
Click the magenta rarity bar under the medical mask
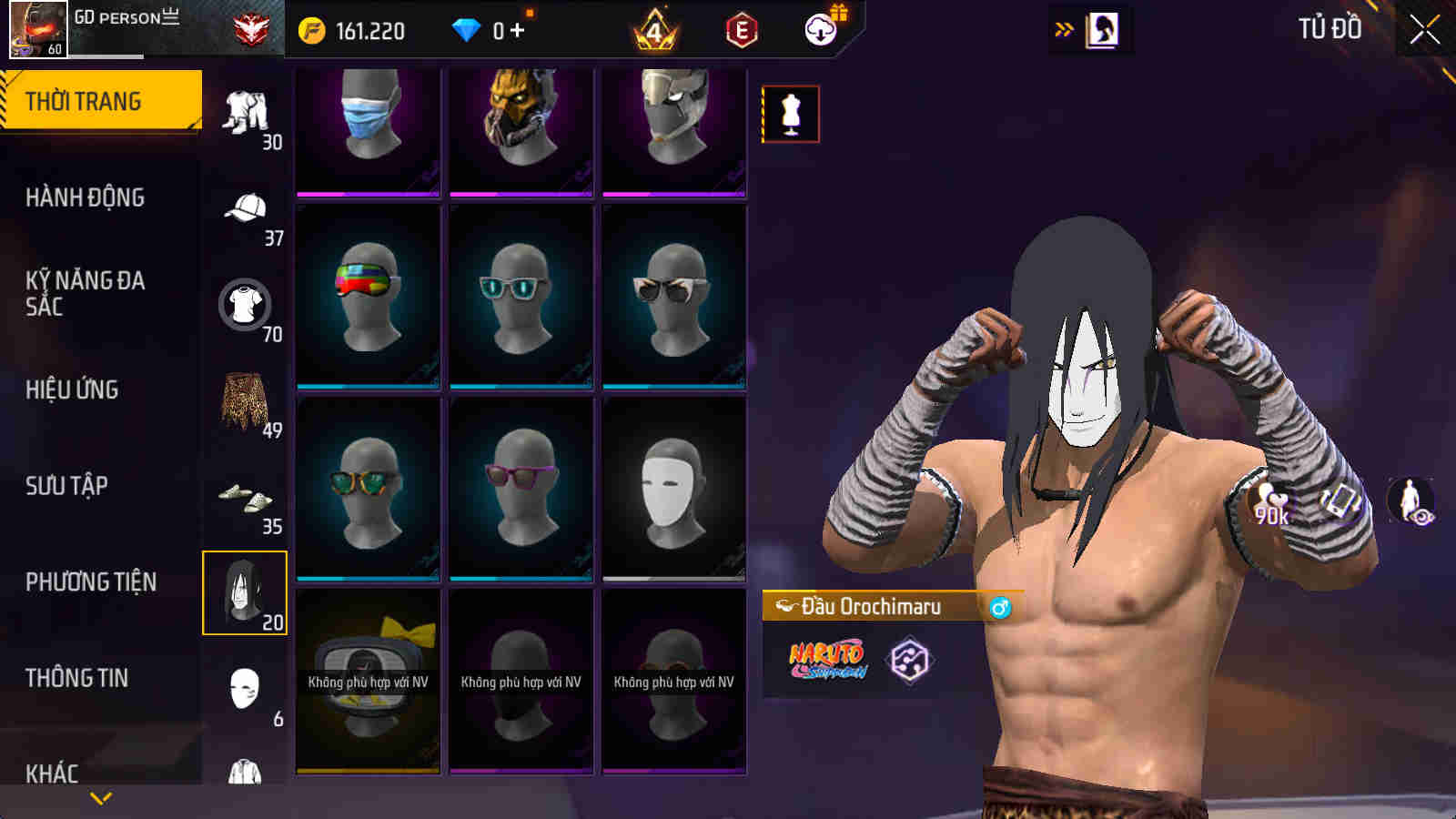coord(367,193)
